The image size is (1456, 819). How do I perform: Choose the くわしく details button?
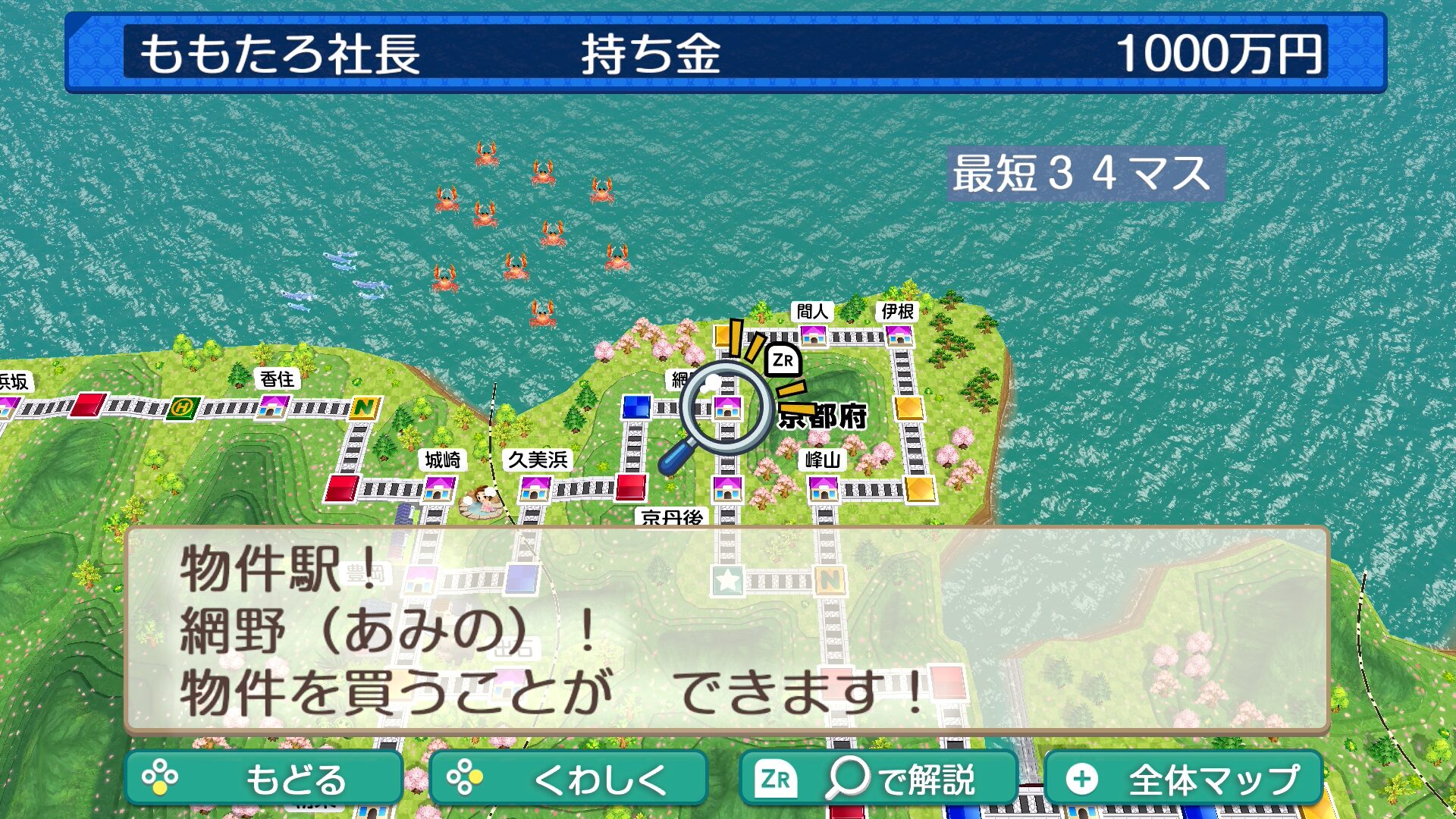click(568, 778)
